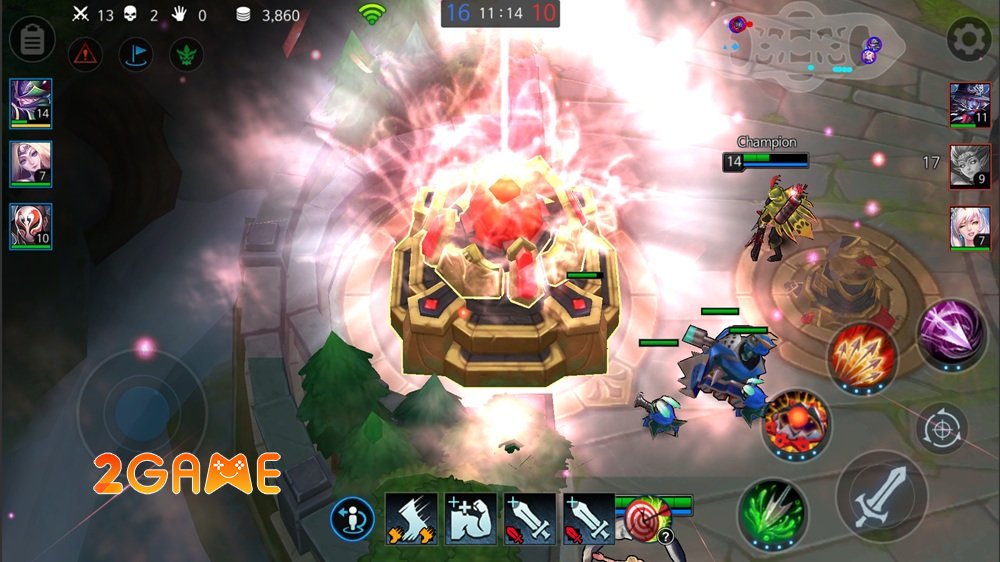Viewport: 1000px width, 562px height.
Task: Select the level 7 white-haired enemy portrait
Action: 970,228
